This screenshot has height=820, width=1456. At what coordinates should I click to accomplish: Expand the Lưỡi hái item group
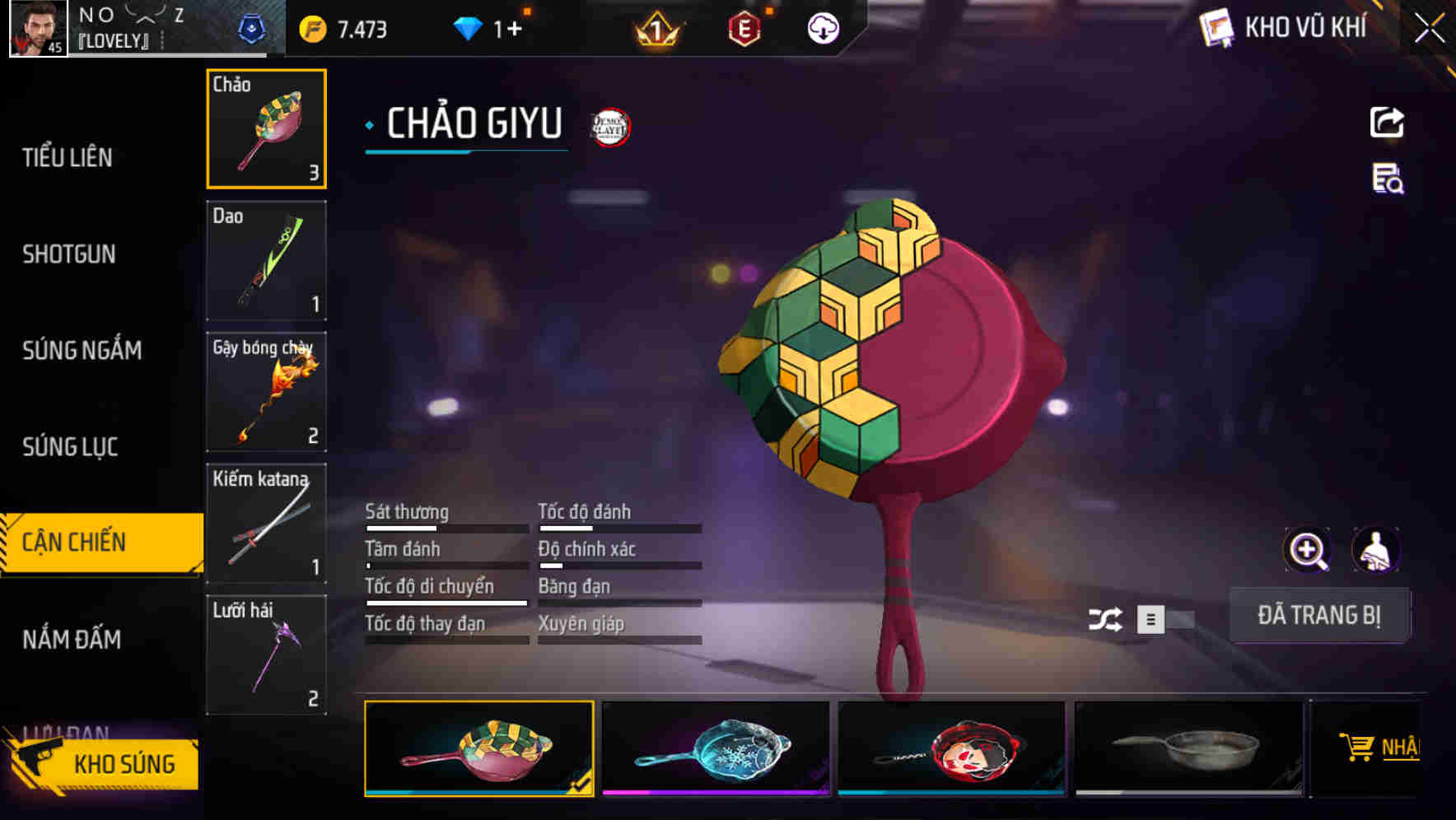(266, 655)
